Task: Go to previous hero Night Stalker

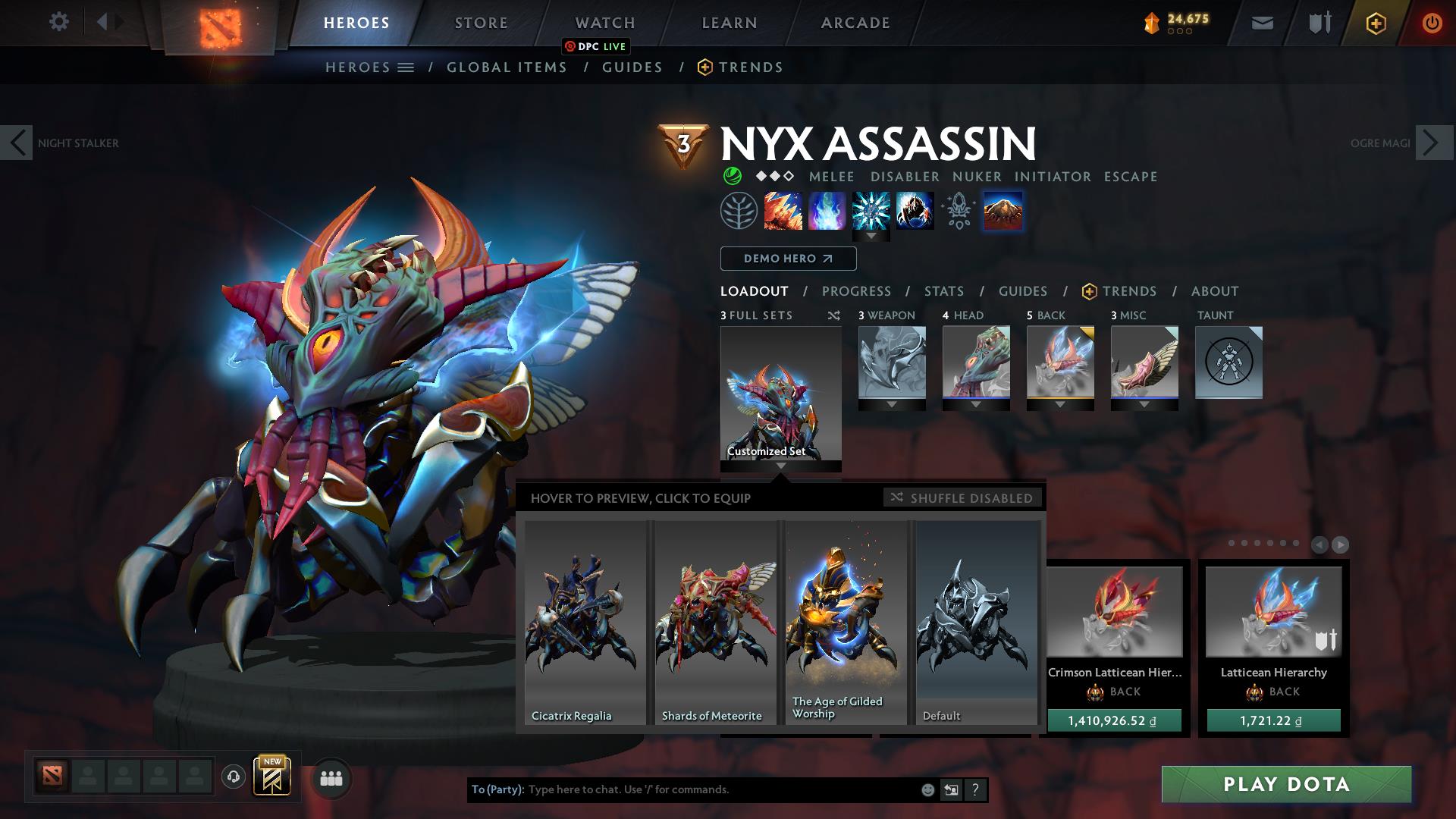Action: [x=17, y=143]
